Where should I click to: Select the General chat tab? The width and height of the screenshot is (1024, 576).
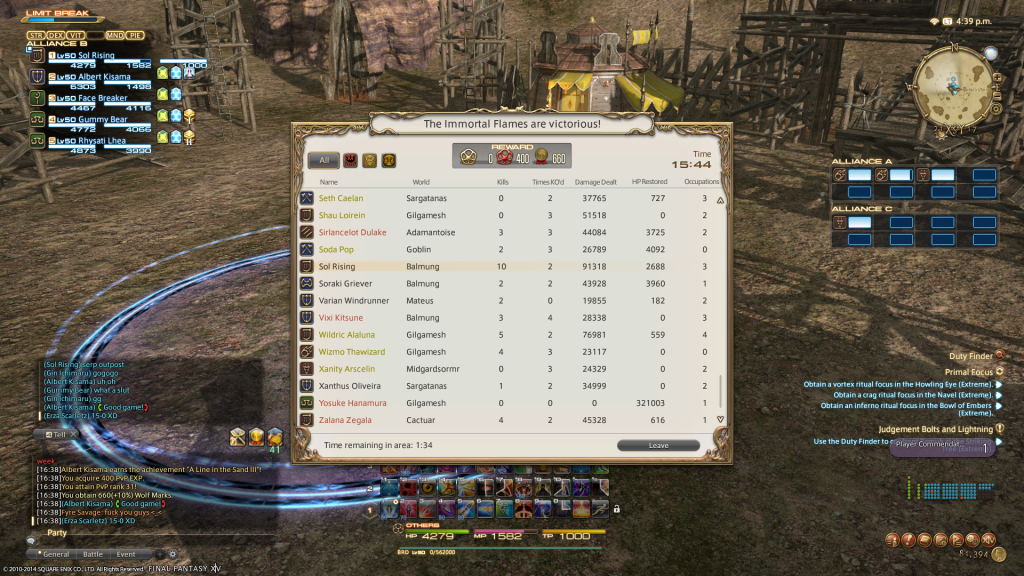point(55,553)
